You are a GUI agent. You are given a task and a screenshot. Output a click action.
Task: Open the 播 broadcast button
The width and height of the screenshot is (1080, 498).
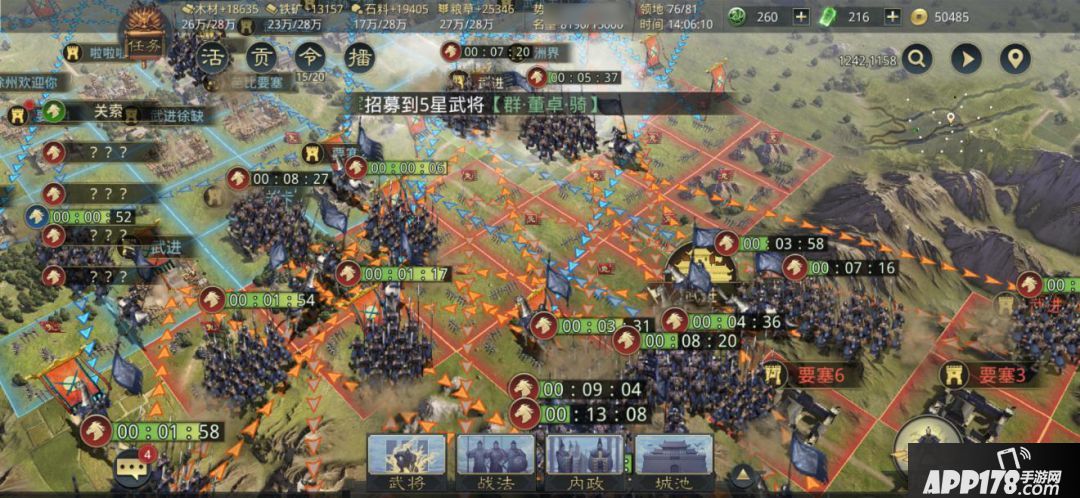click(358, 56)
